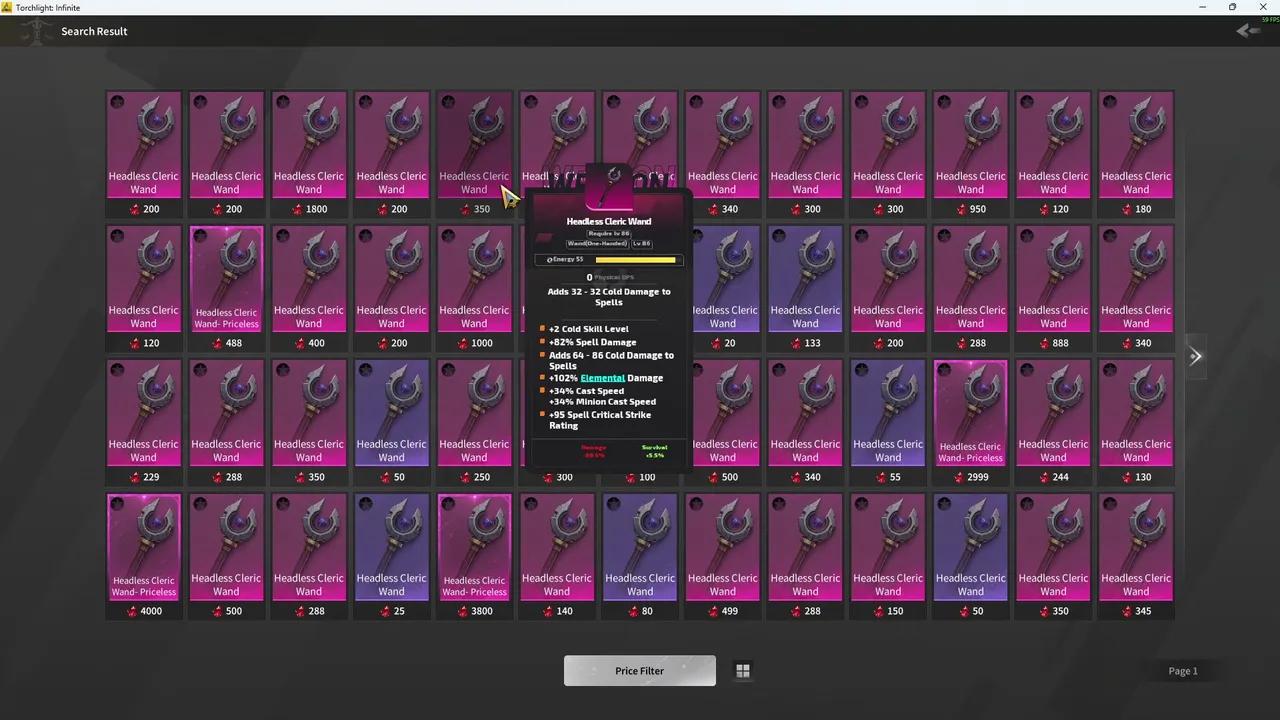Minimize the Torchlight: Infinite window

(1202, 7)
